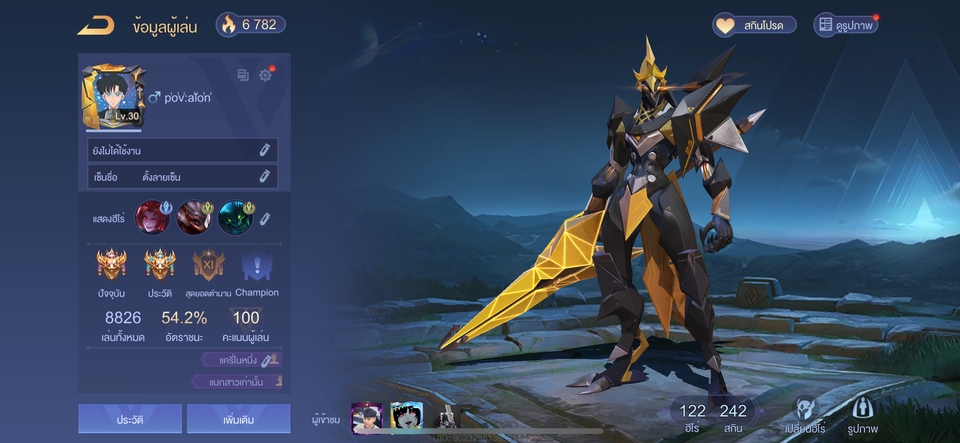
Task: Copy player info with the copy icon
Action: tap(243, 75)
